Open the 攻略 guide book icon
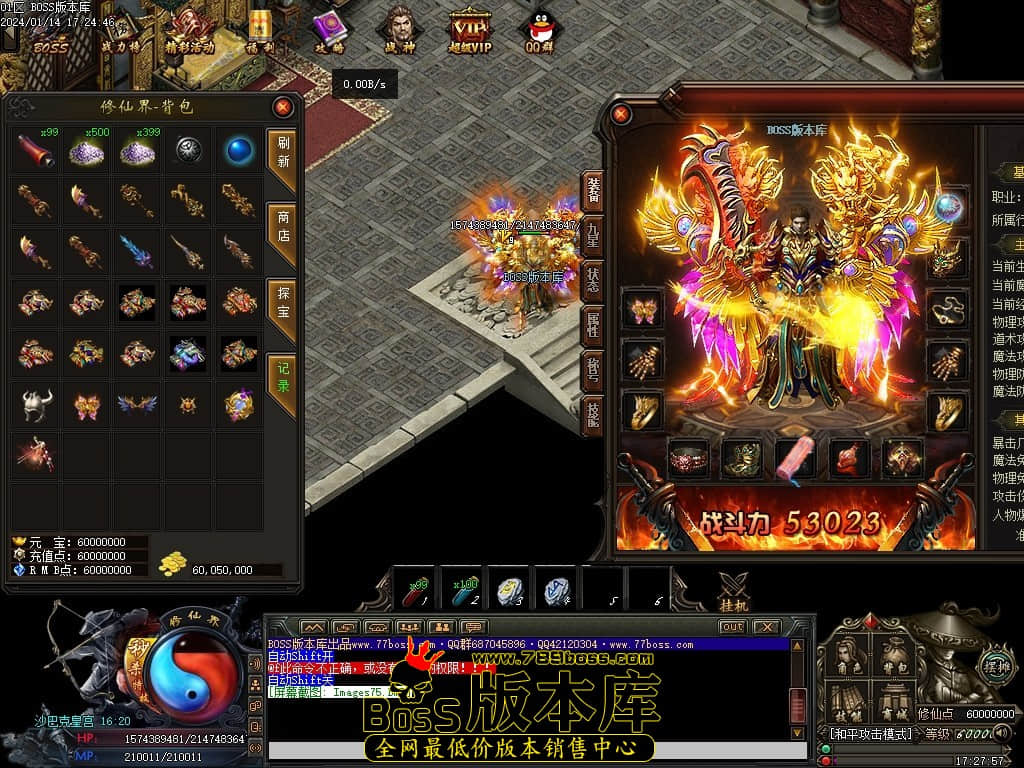The height and width of the screenshot is (768, 1024). [329, 30]
